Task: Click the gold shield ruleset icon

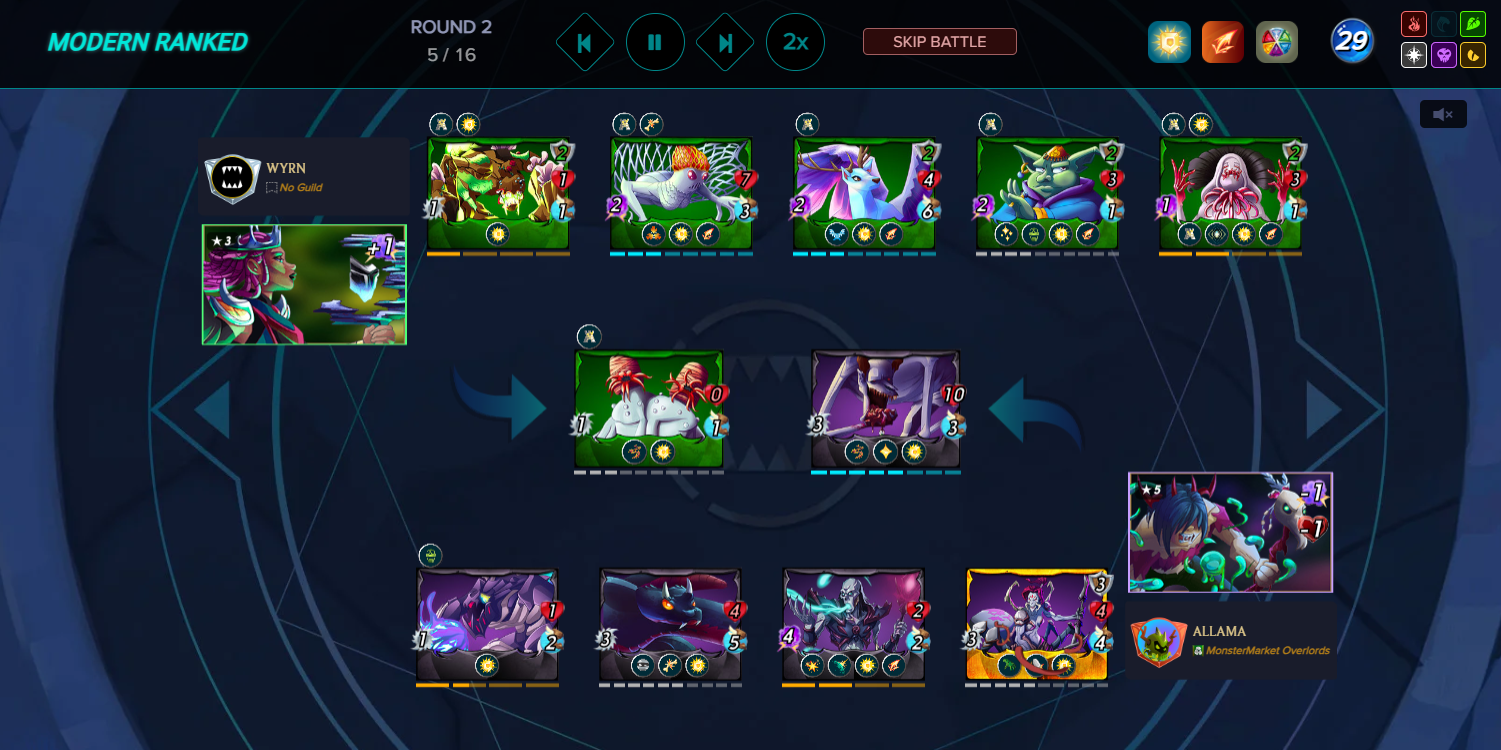Action: pyautogui.click(x=1169, y=42)
